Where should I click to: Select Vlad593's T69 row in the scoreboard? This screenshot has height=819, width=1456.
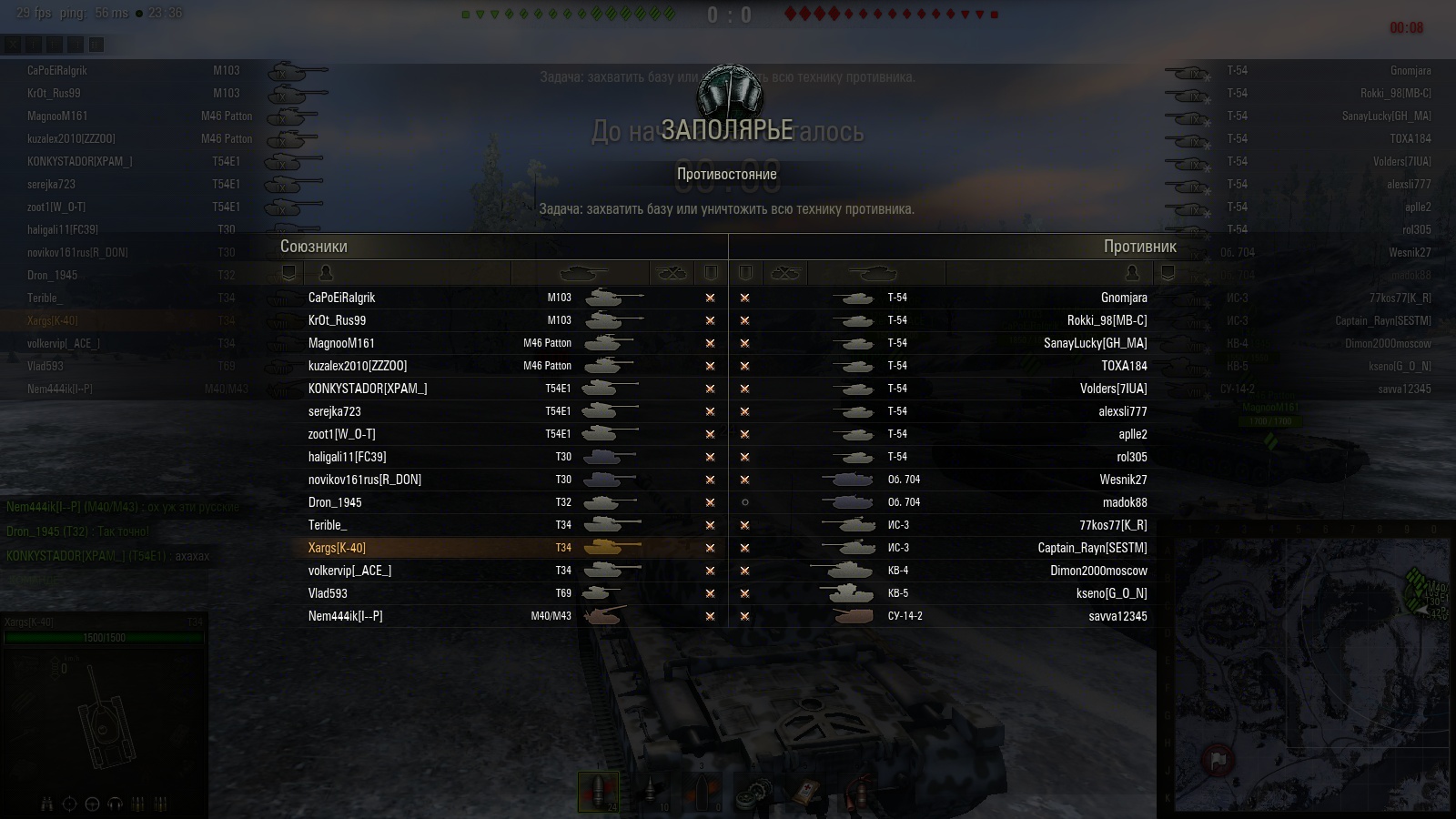pyautogui.click(x=473, y=593)
